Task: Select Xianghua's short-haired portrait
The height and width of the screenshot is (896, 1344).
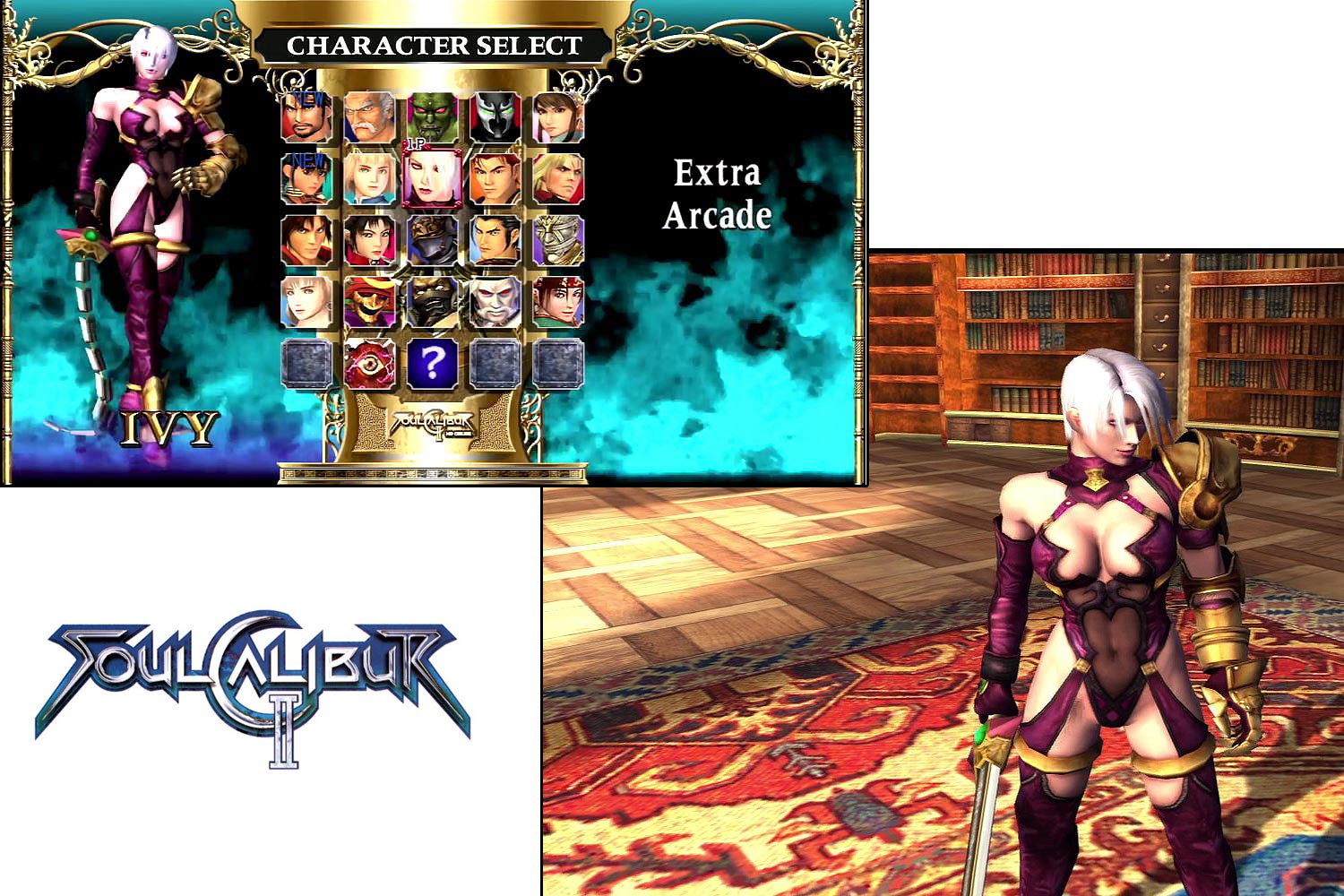Action: (x=369, y=240)
